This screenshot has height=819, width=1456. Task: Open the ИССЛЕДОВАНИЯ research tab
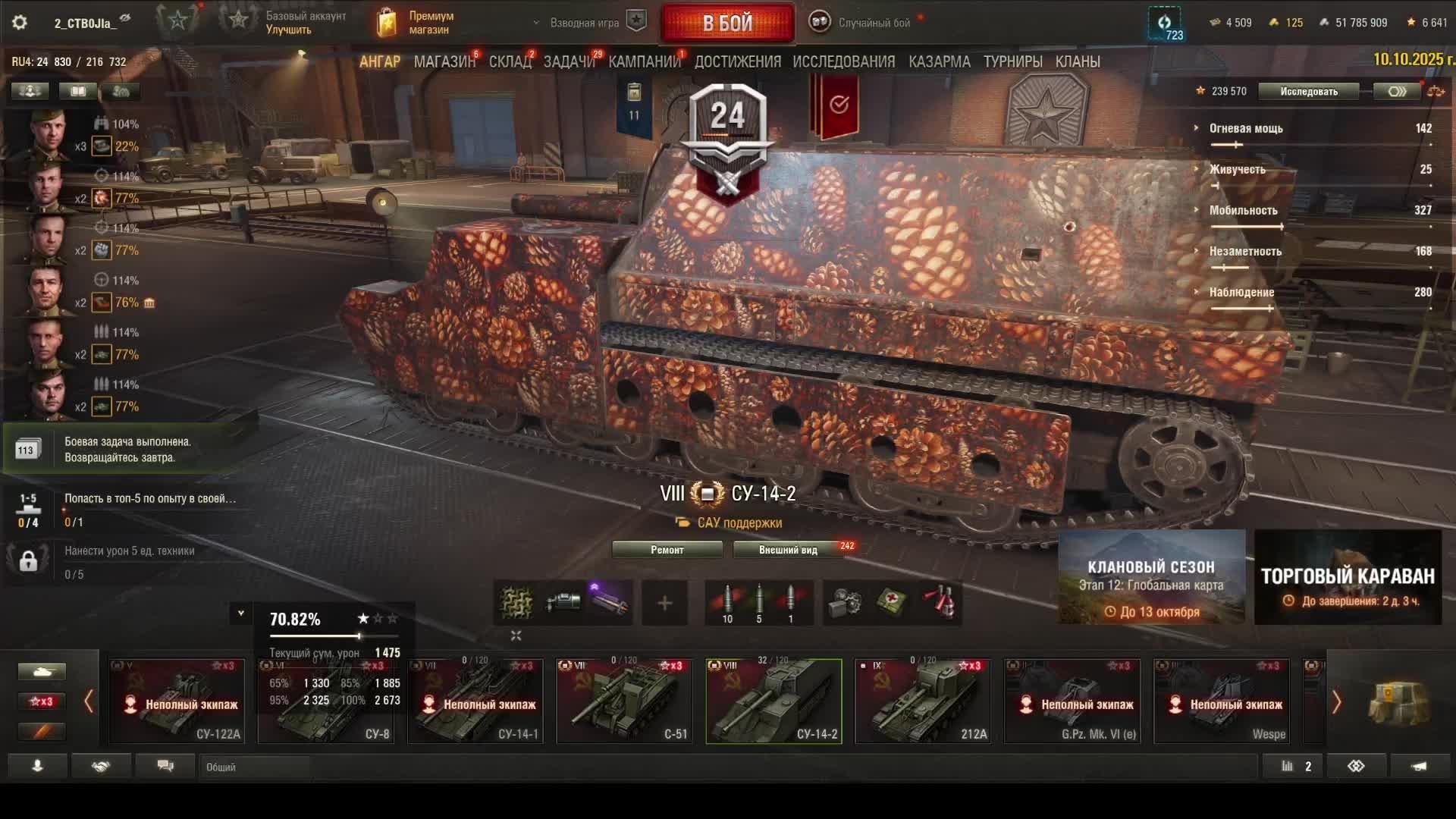[843, 61]
